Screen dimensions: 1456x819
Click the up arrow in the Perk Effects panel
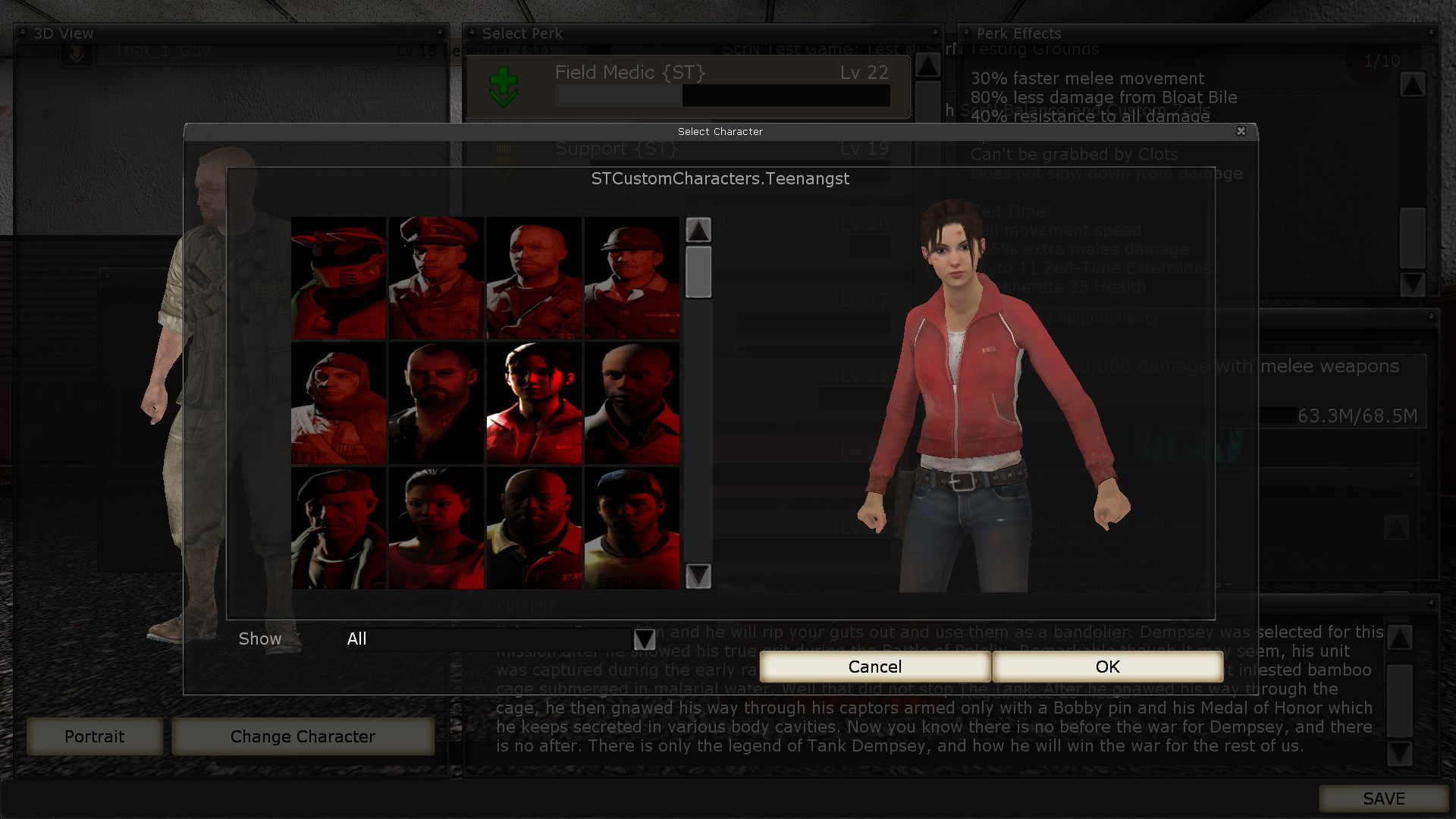[x=1413, y=86]
